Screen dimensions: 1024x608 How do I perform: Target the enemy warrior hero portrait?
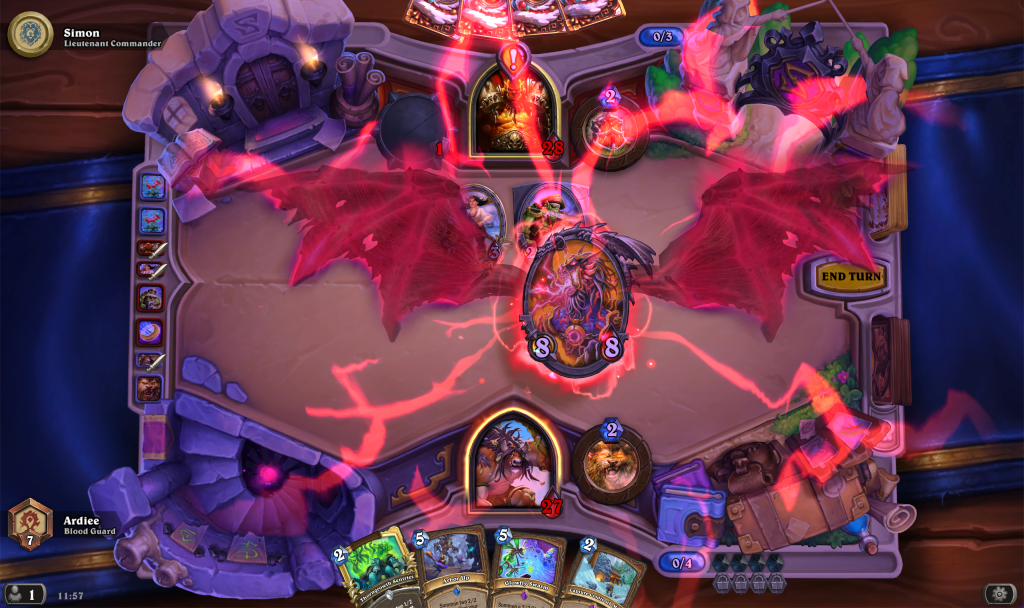[514, 109]
